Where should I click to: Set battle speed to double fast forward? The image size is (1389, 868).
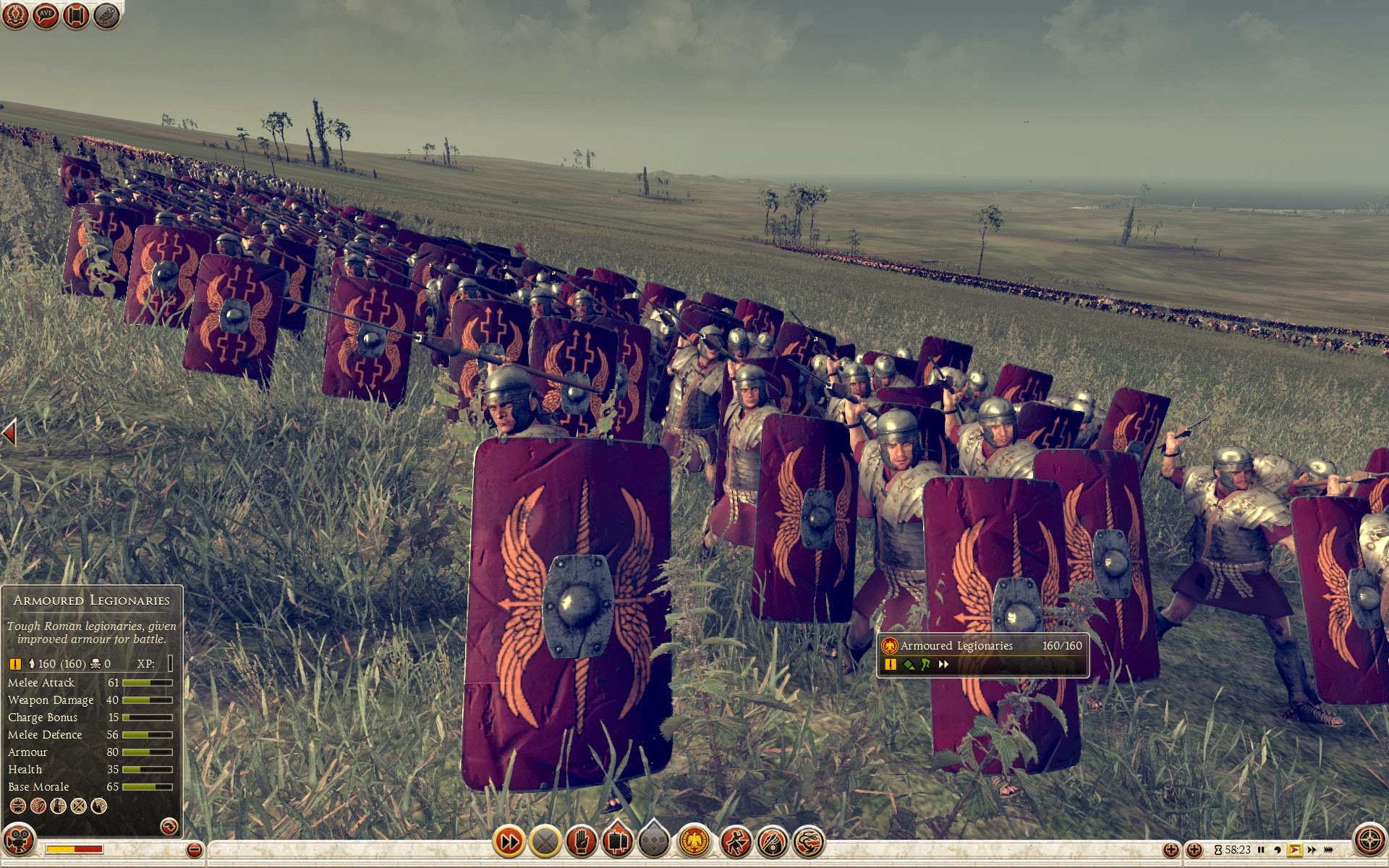[x=1312, y=850]
